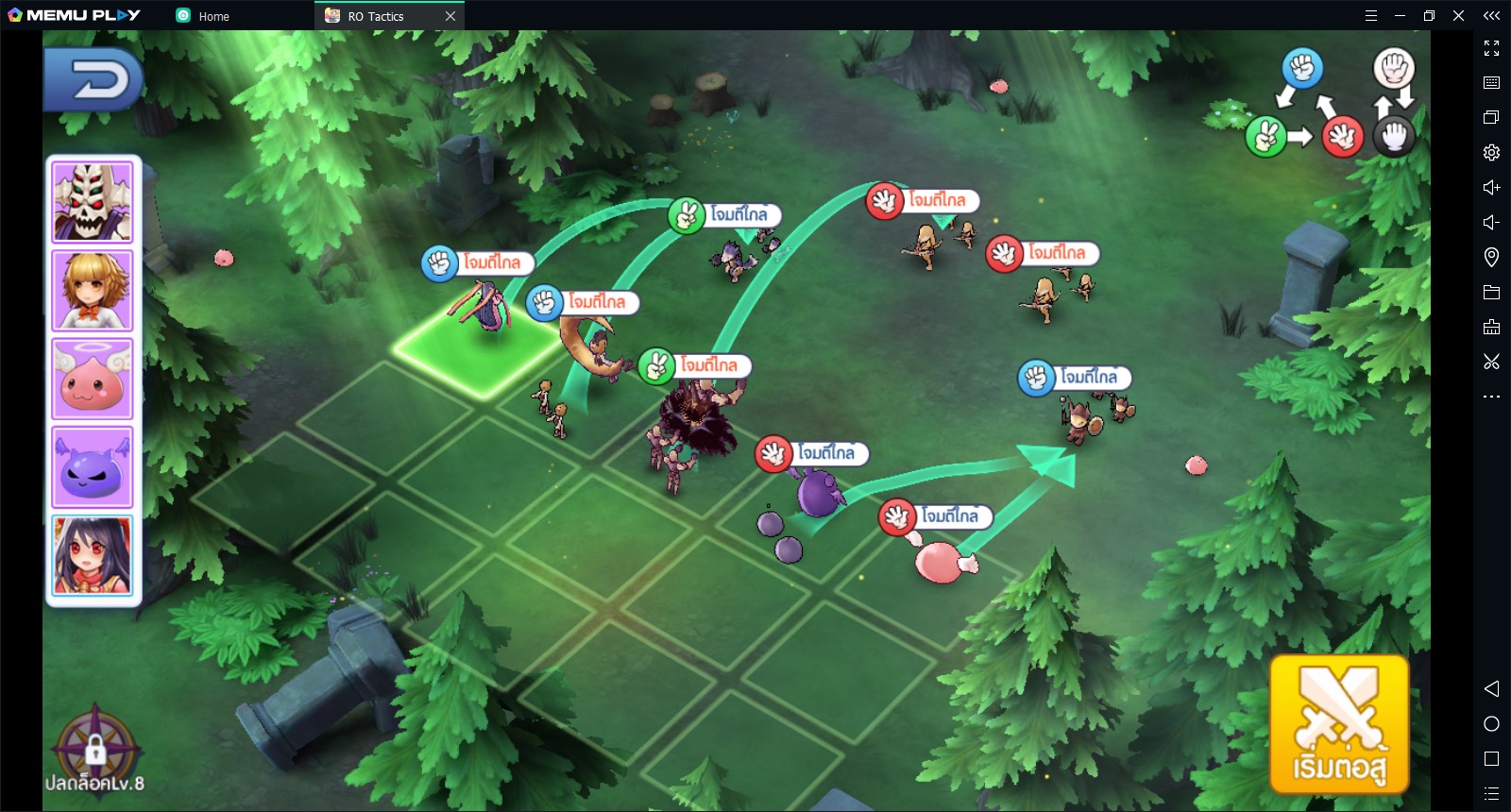Toggle selection of the Angeling slime portrait
The width and height of the screenshot is (1511, 812).
pyautogui.click(x=92, y=378)
